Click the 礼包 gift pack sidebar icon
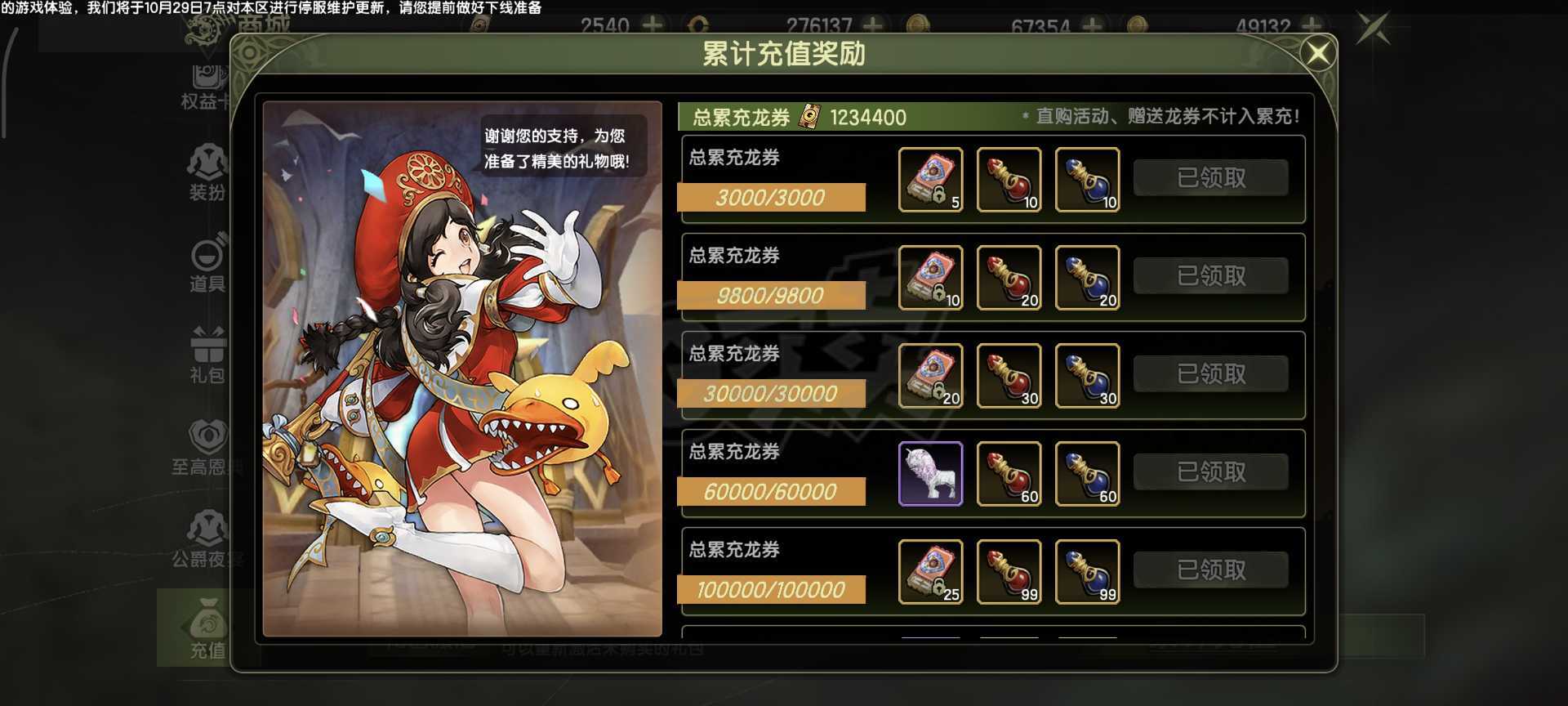The width and height of the screenshot is (1568, 706). pyautogui.click(x=206, y=354)
